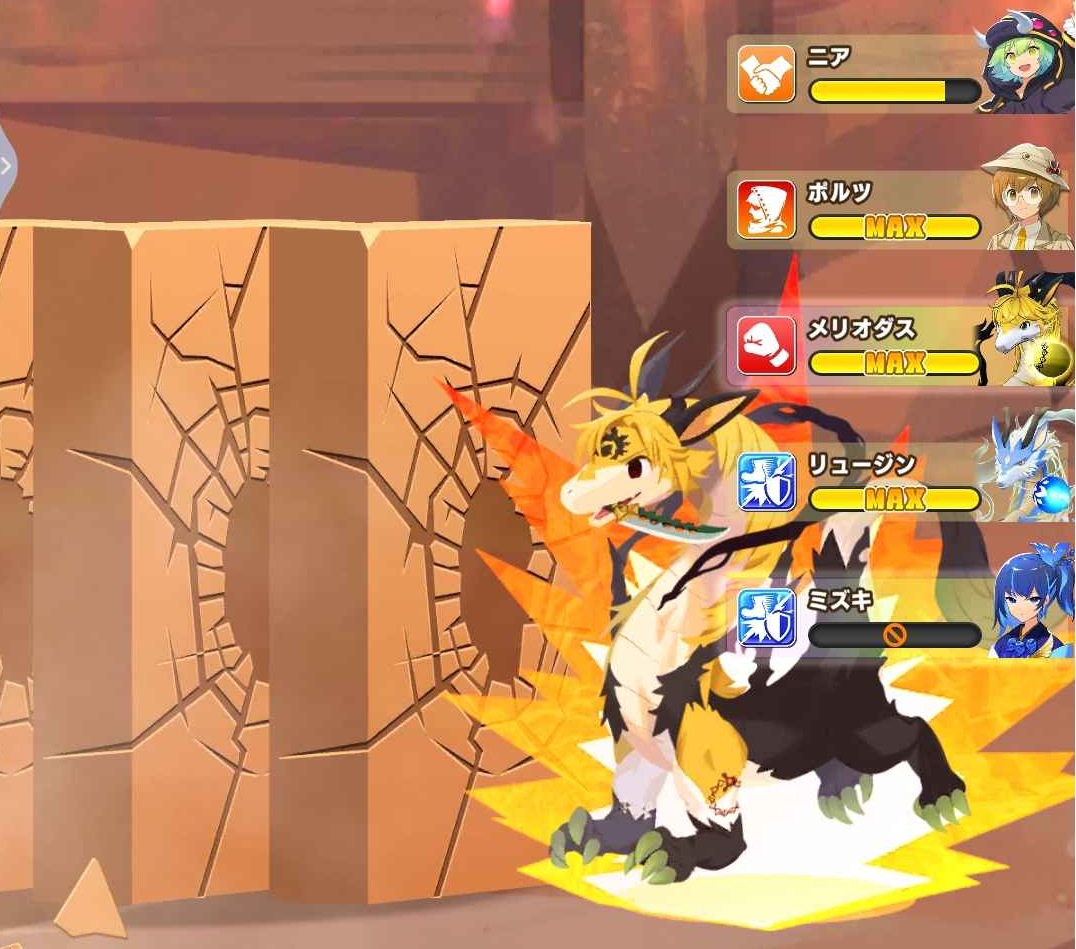This screenshot has height=949, width=1076.
Task: Activate Ryujin's blue skill icon
Action: (x=766, y=481)
